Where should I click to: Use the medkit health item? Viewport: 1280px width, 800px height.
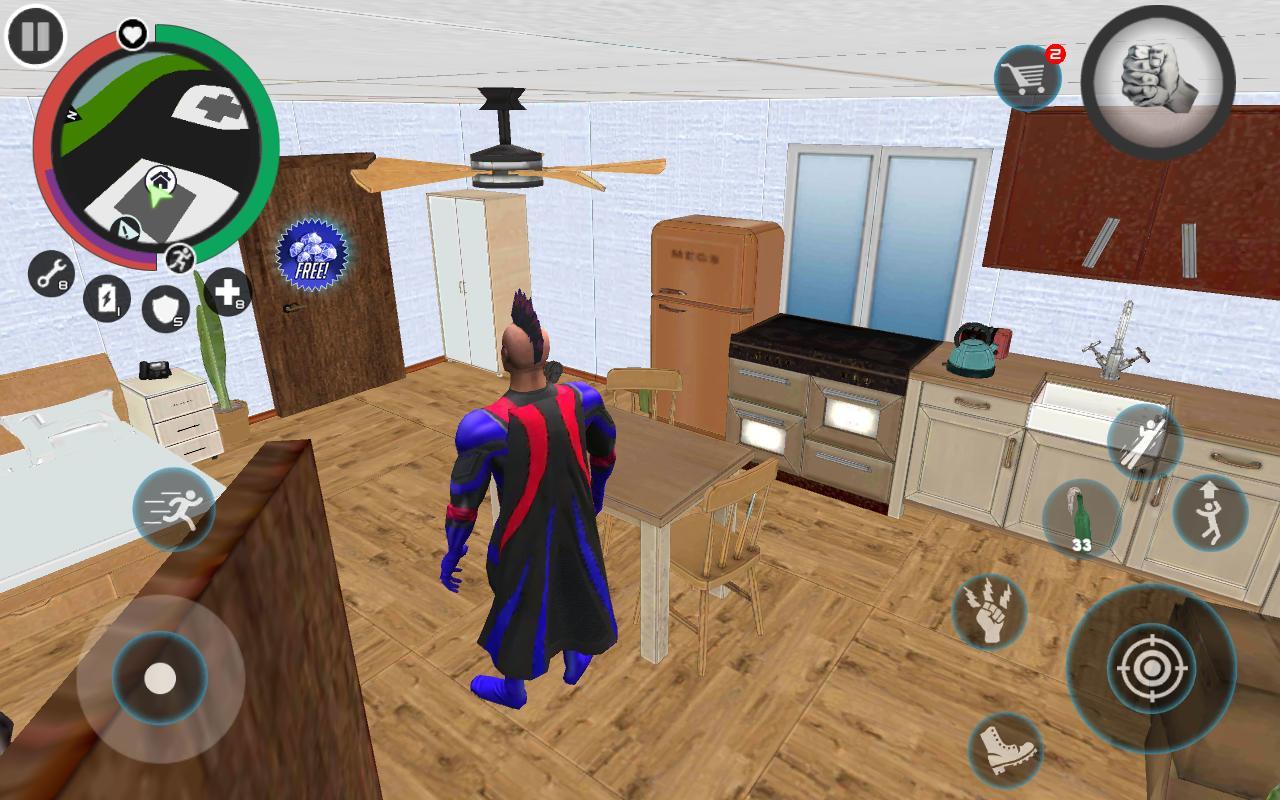point(228,295)
